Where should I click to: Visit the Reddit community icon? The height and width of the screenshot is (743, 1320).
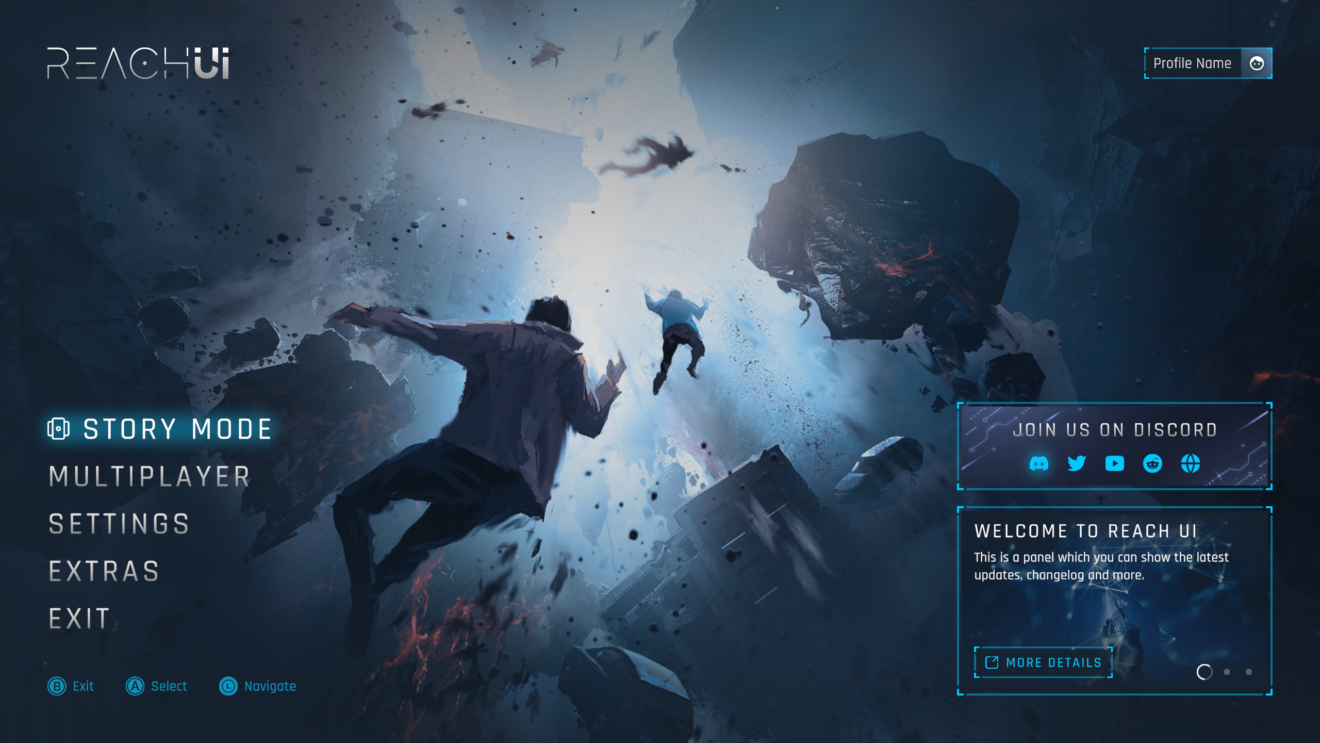click(1152, 463)
